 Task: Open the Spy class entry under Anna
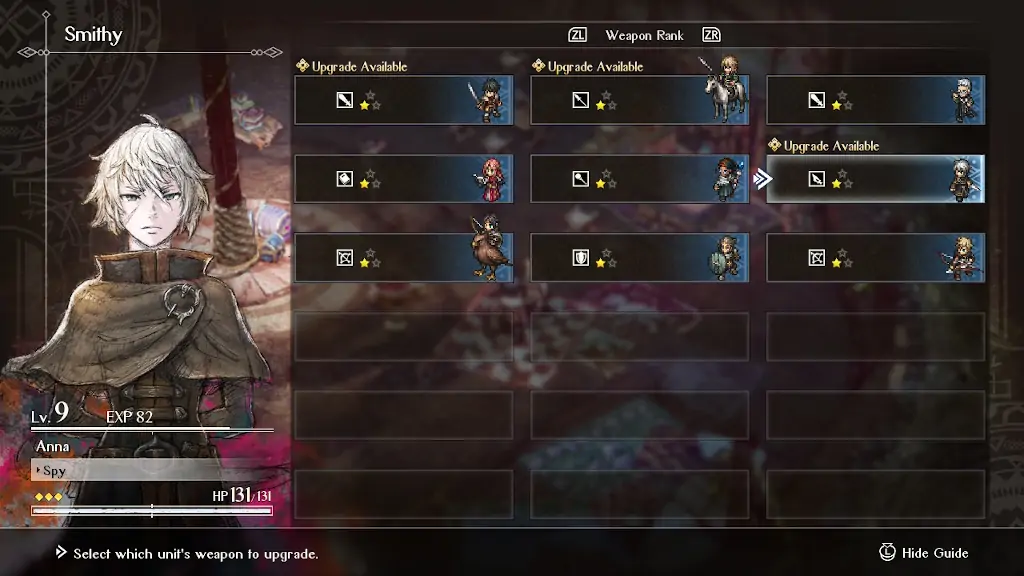pyautogui.click(x=150, y=470)
